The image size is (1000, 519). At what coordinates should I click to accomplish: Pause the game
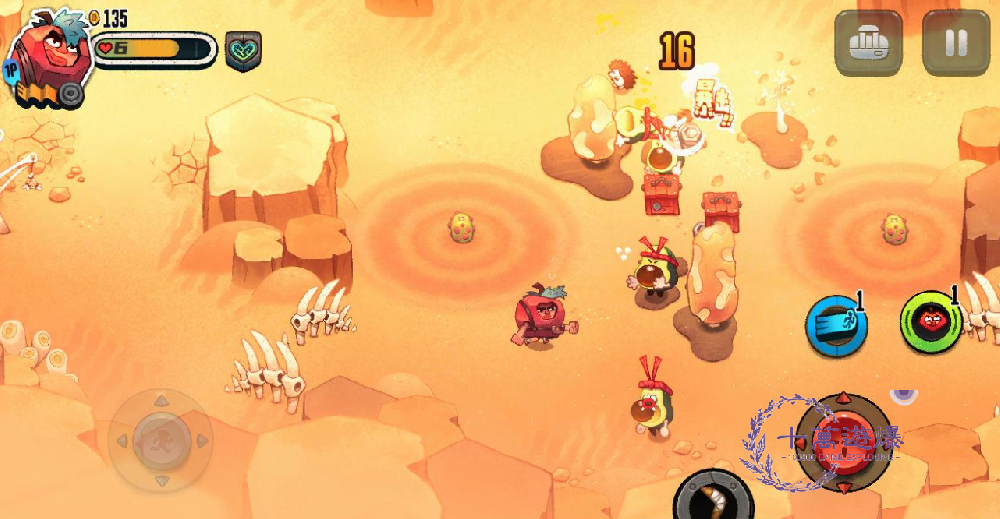(x=955, y=43)
